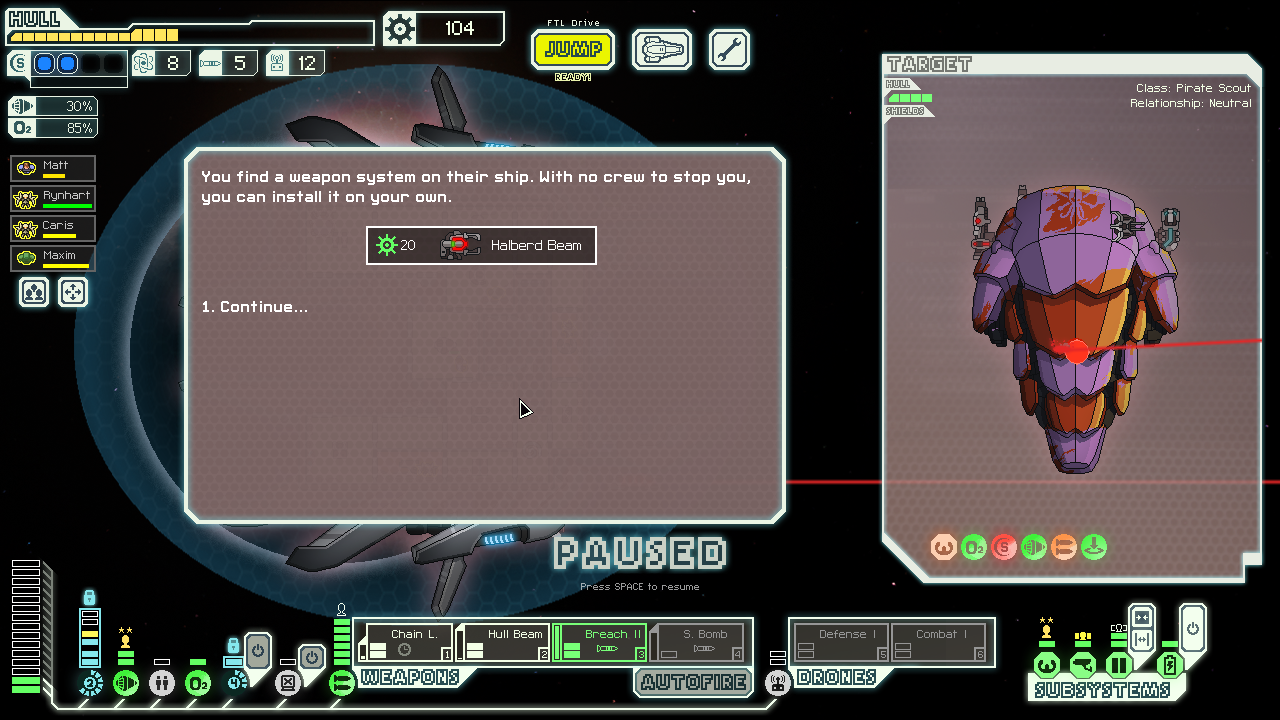Click the shields system power icon
The image size is (1280, 720).
[x=91, y=684]
